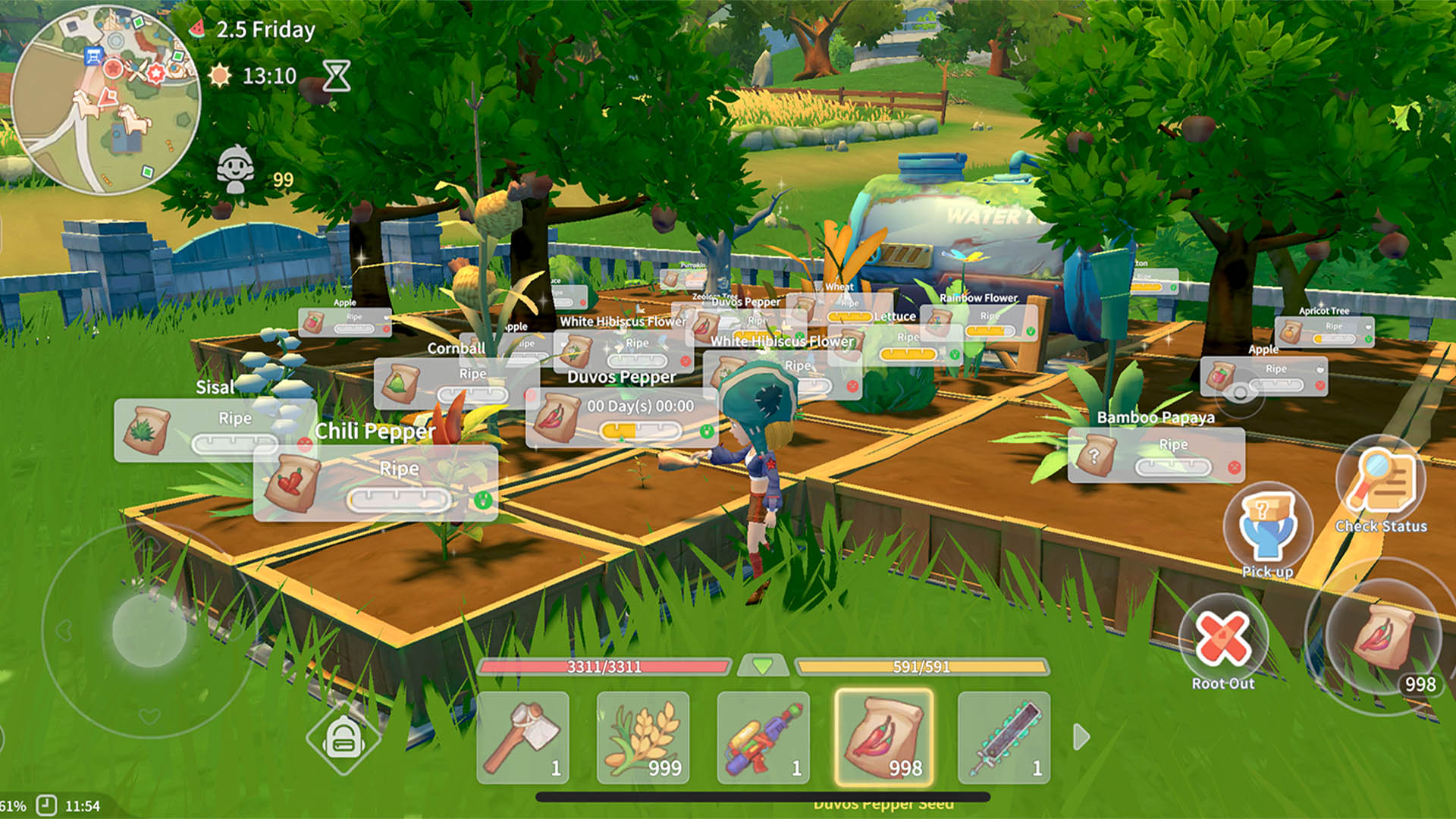Use the pepper seed action button
This screenshot has height=819, width=1456.
click(1383, 637)
